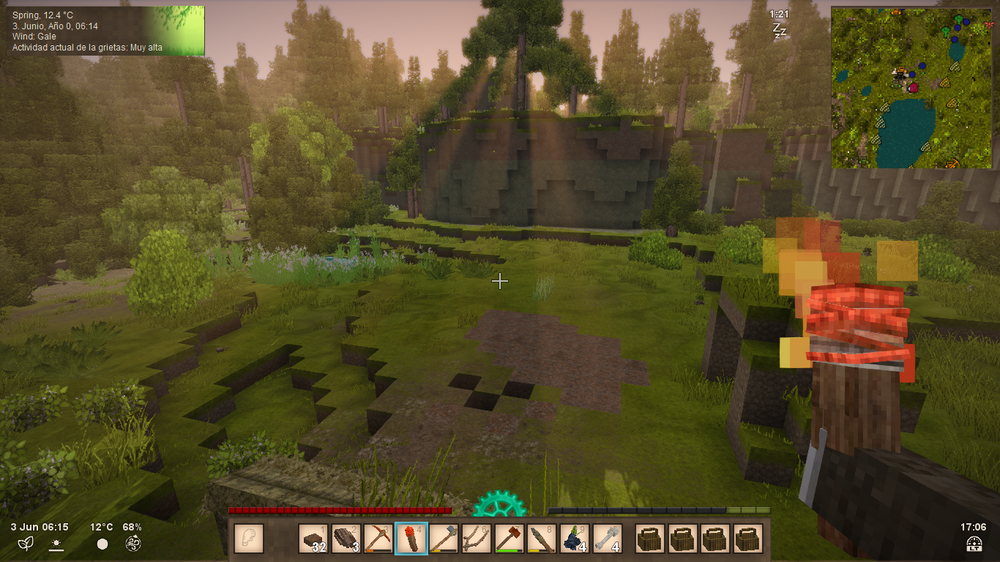1000x562 pixels.
Task: Select the bow hotbar slot
Action: 477,539
